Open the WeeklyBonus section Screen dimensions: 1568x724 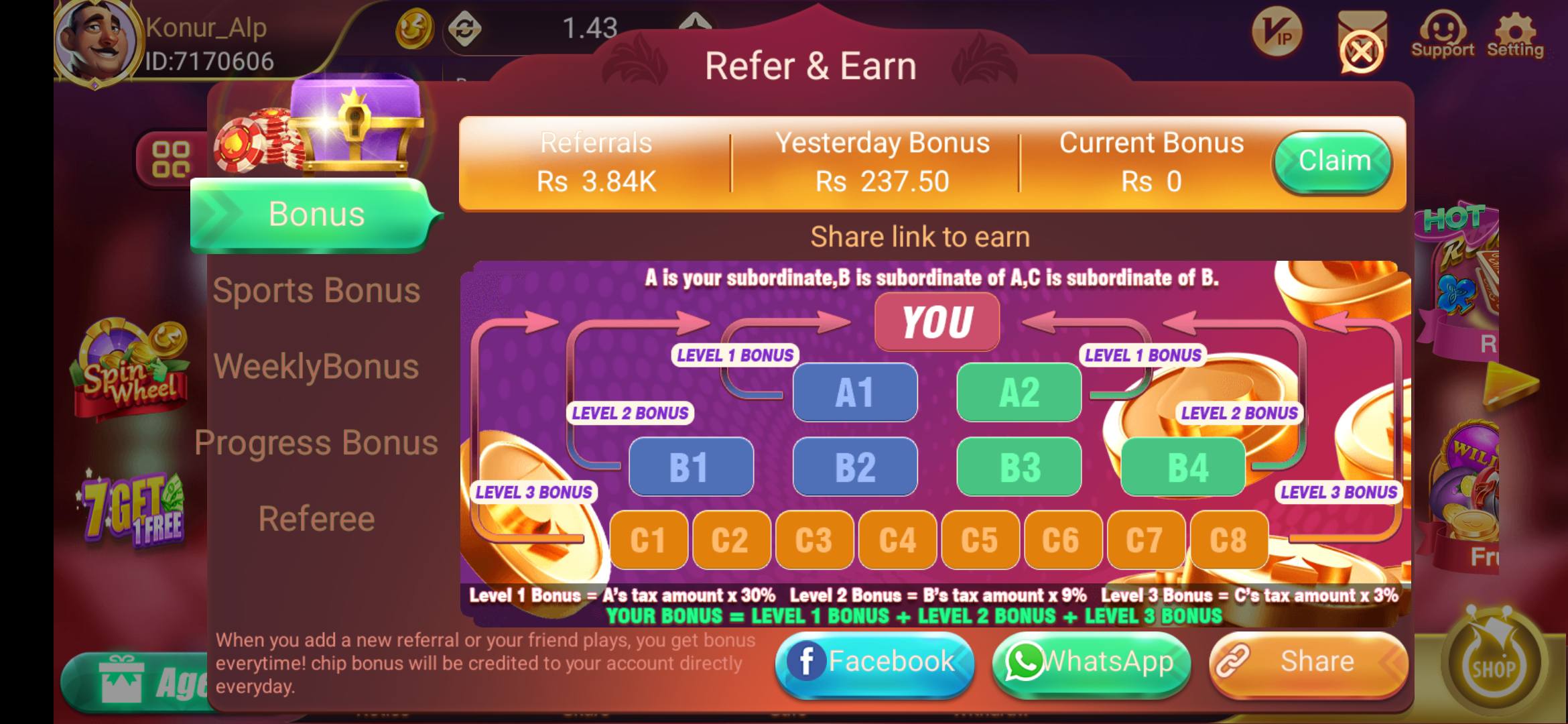point(316,367)
